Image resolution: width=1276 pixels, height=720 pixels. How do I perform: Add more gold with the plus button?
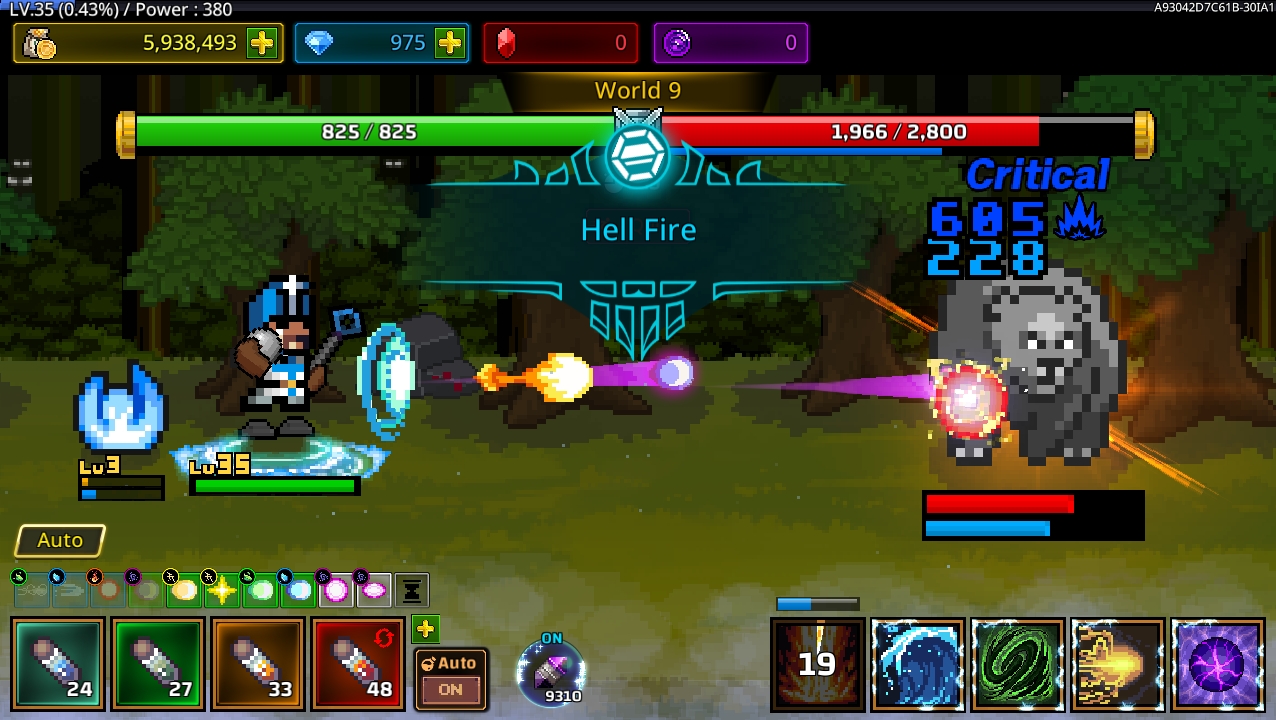click(x=262, y=43)
